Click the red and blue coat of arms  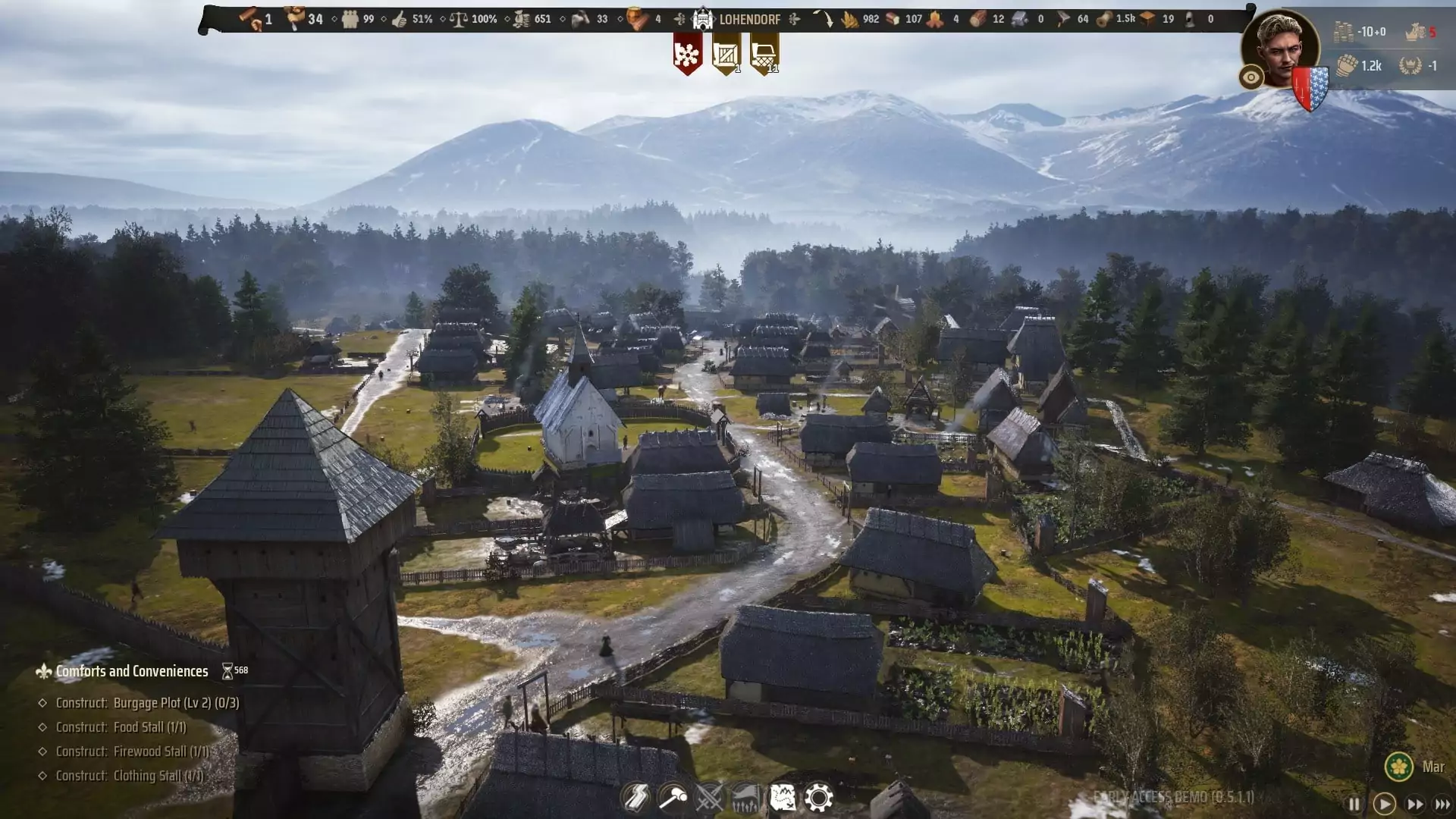pyautogui.click(x=1310, y=88)
